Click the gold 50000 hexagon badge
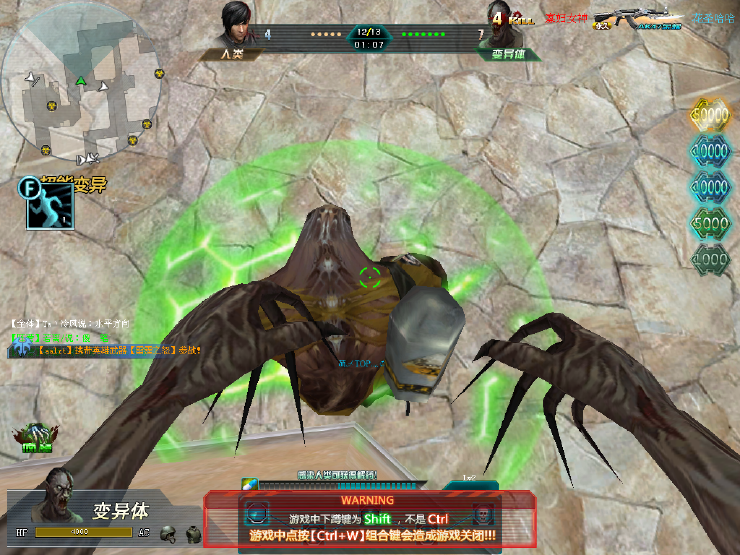 711,115
